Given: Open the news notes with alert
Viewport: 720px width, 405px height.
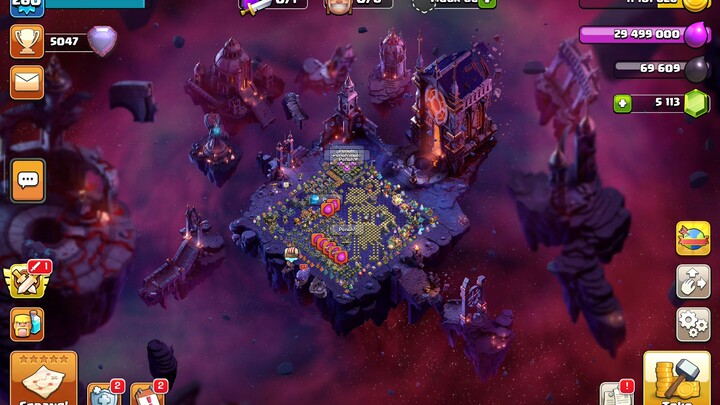Looking at the screenshot, I should [616, 393].
